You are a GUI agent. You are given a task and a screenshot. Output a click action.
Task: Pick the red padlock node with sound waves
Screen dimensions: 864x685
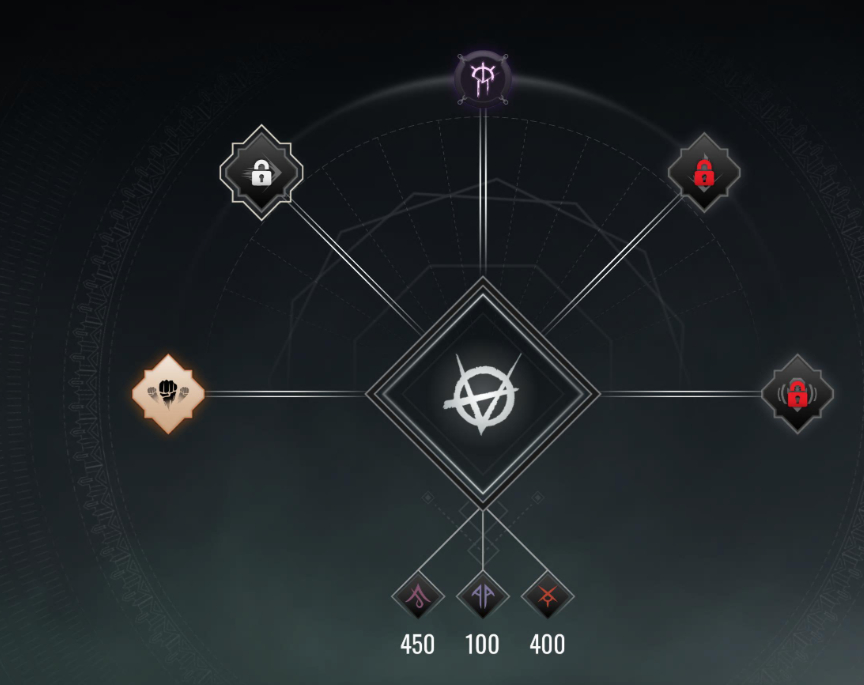click(x=797, y=393)
